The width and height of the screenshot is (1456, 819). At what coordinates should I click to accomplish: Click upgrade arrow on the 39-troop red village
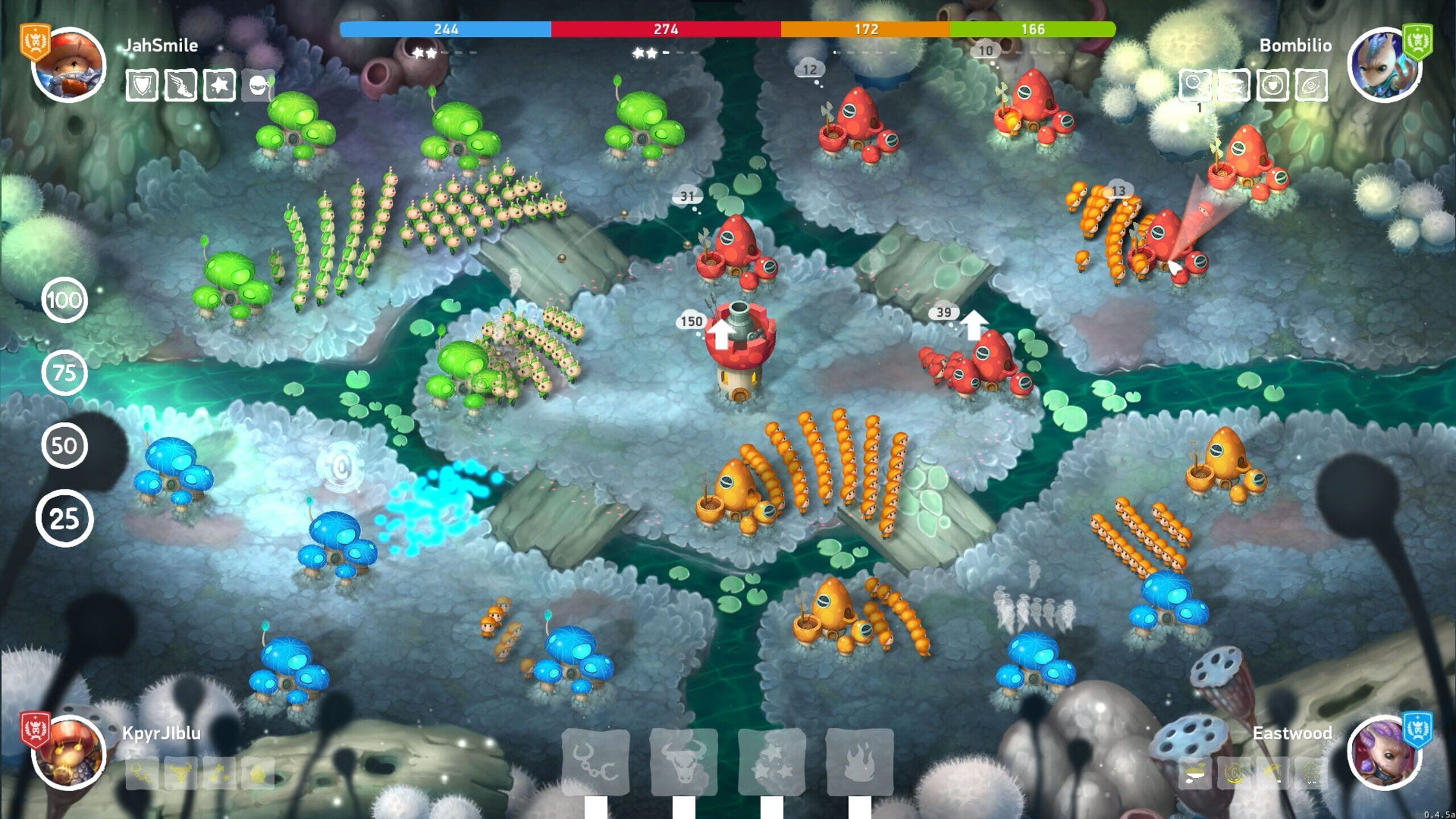[x=974, y=324]
